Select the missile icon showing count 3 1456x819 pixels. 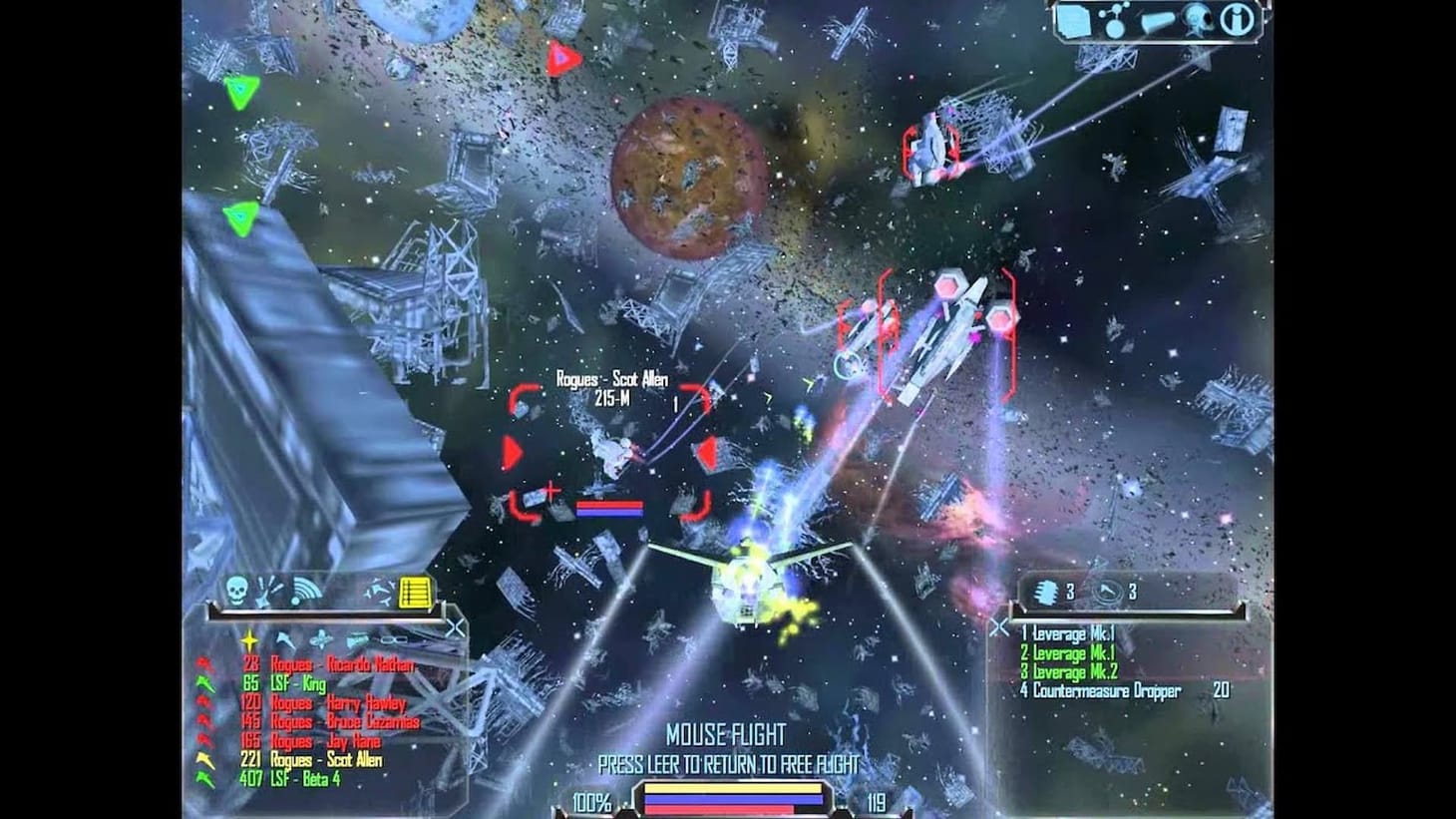[1045, 592]
